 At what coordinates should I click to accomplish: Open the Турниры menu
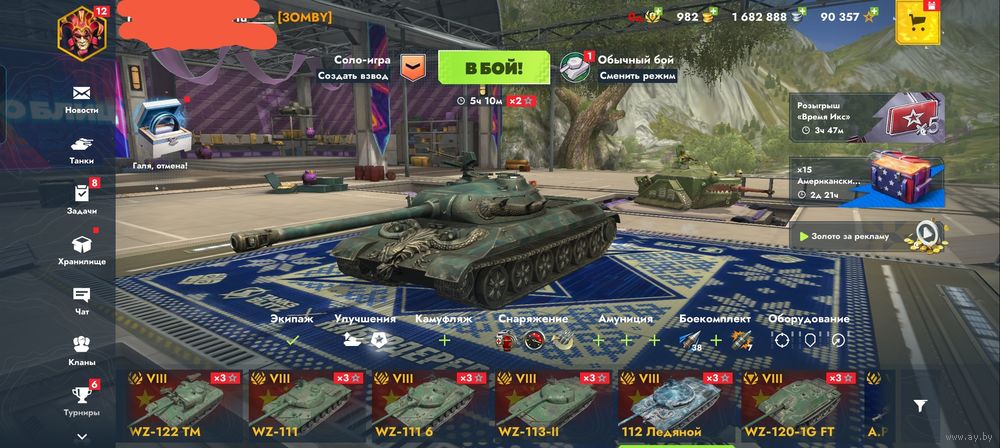tap(81, 400)
